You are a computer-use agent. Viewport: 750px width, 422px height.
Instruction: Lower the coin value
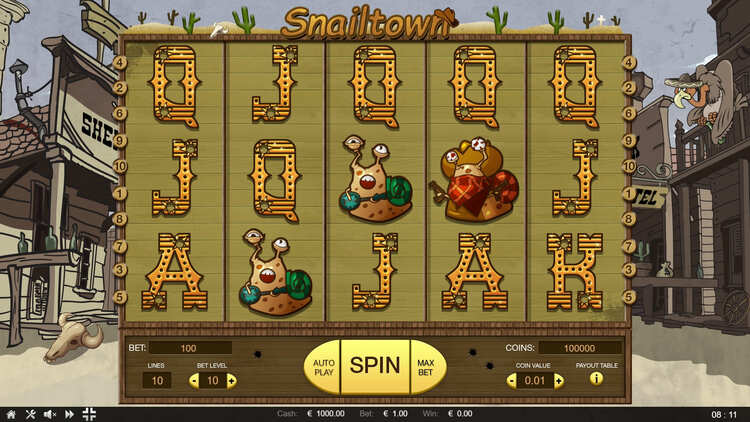pos(512,380)
